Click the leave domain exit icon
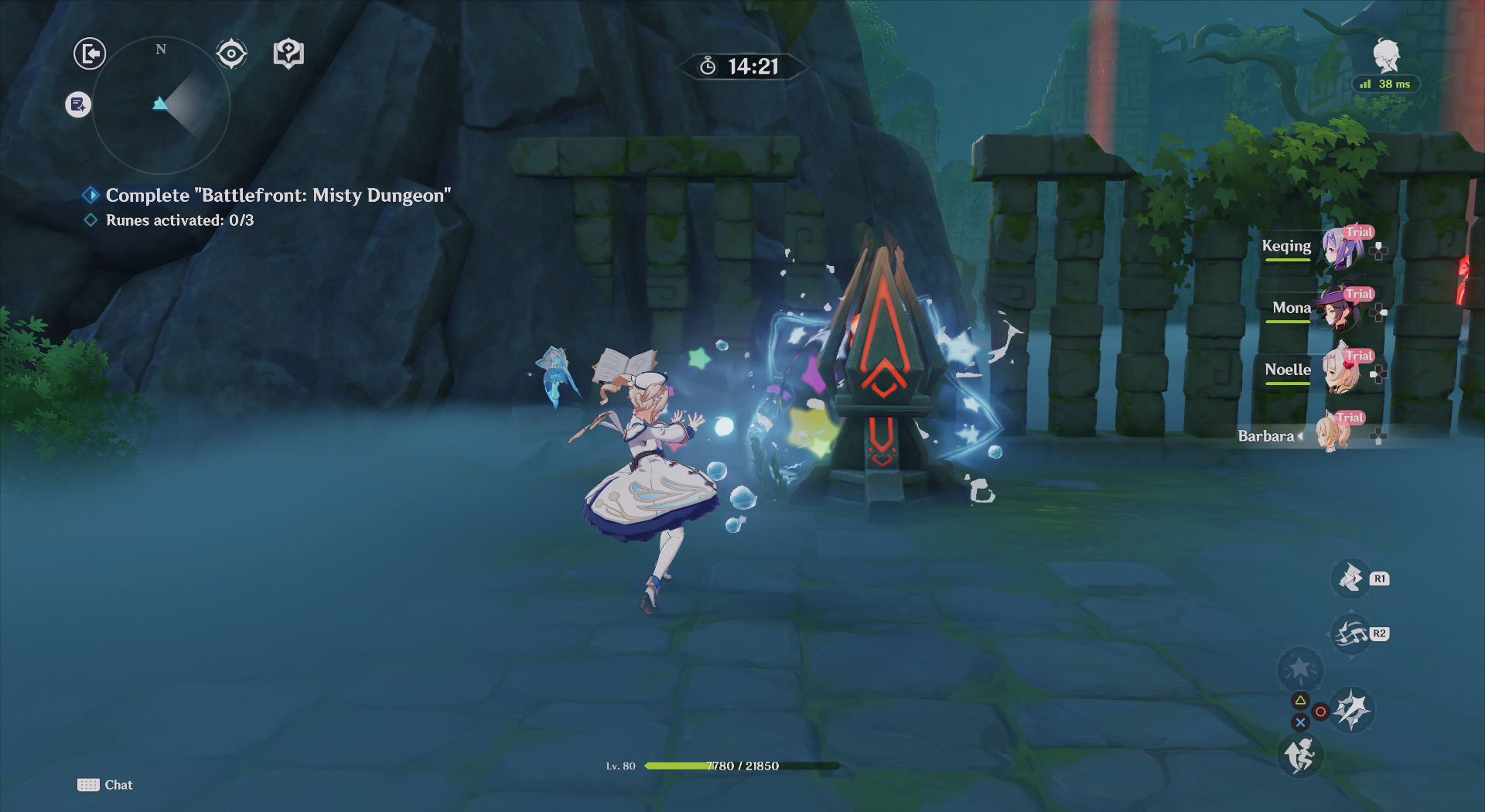The height and width of the screenshot is (812, 1485). point(88,53)
